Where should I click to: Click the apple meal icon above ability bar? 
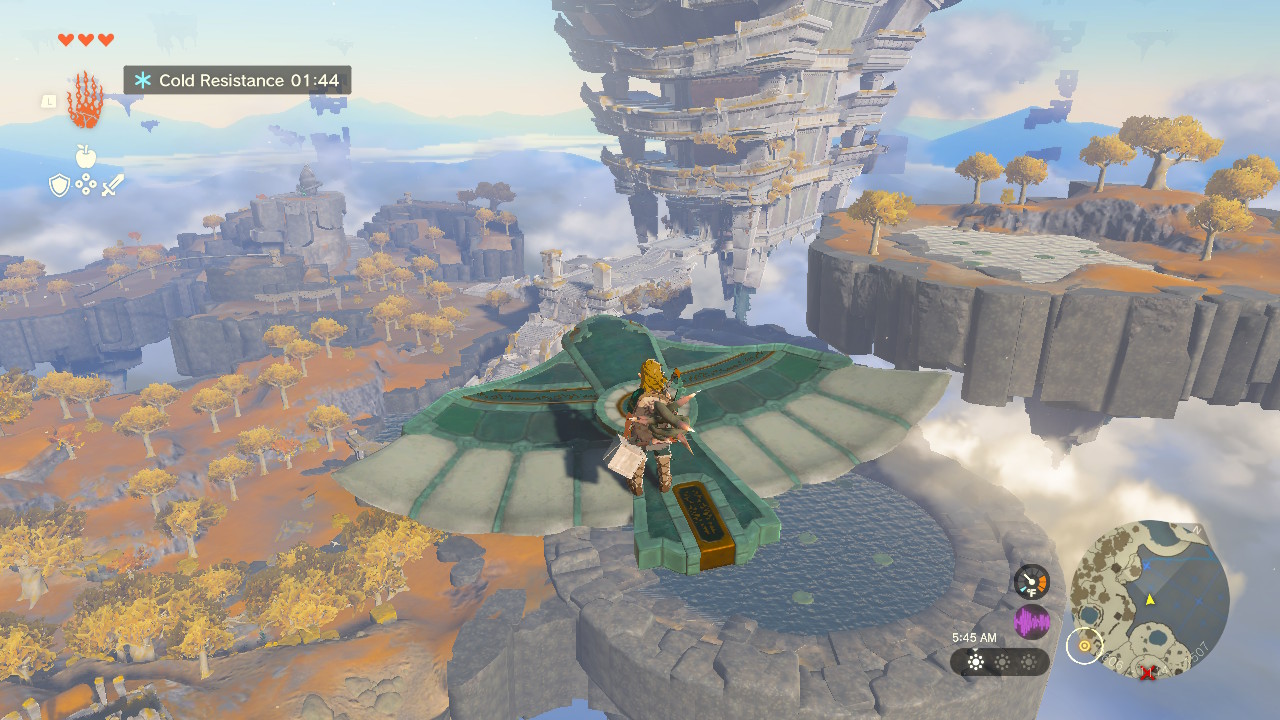pyautogui.click(x=86, y=156)
